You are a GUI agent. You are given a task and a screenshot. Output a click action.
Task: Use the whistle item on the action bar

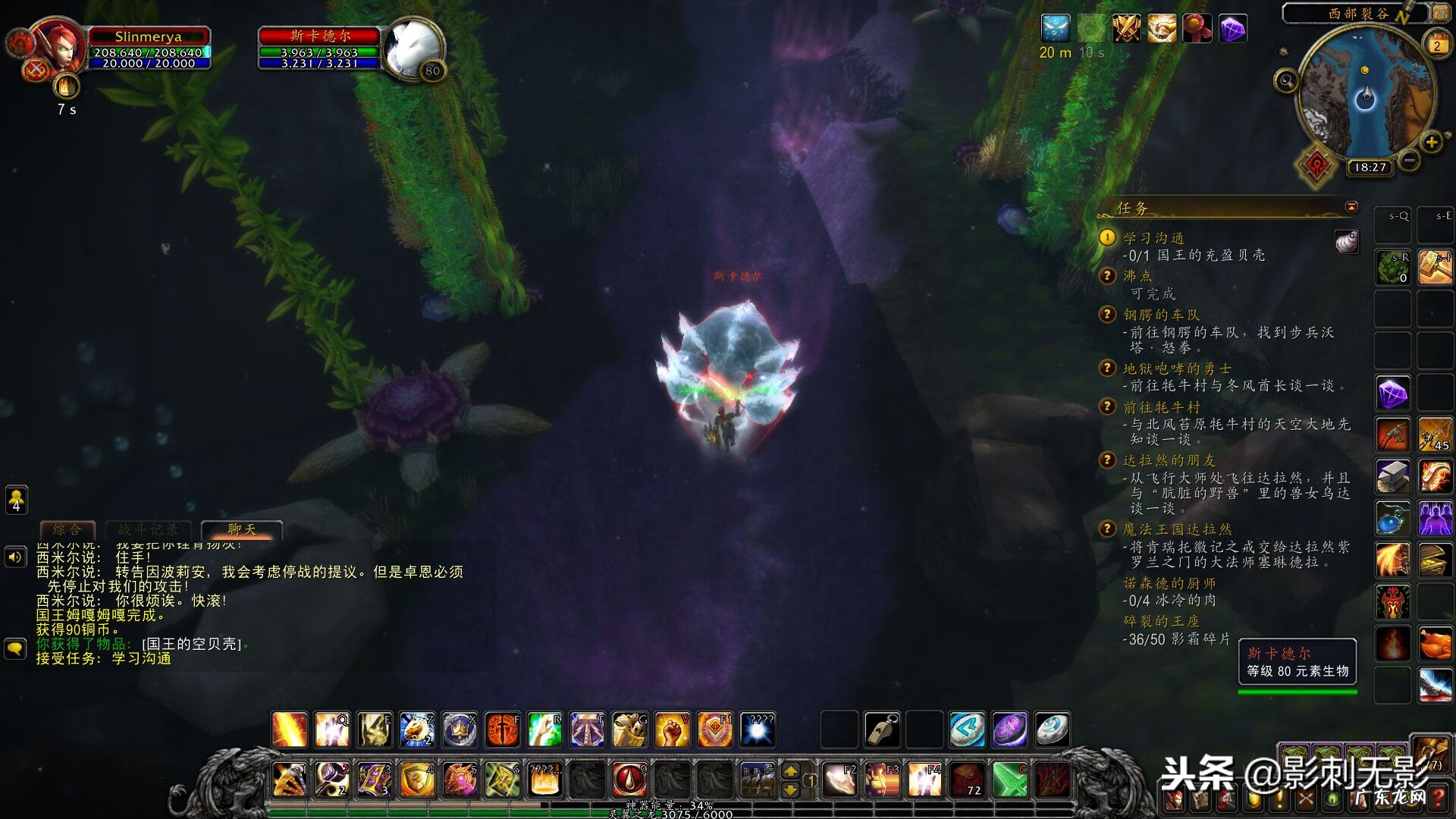point(882,730)
